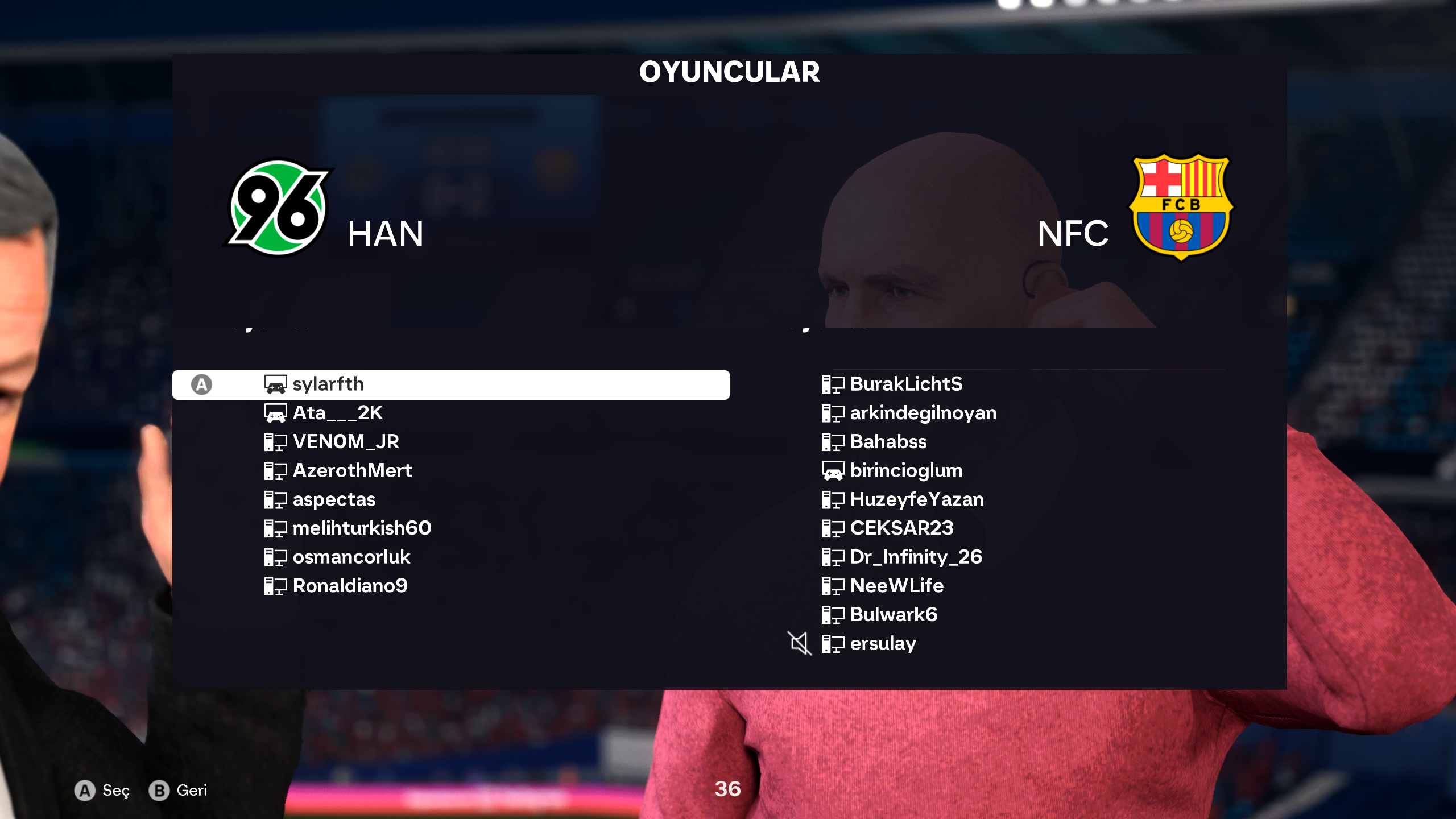Choose the CEKSAR23 player row
Image resolution: width=1456 pixels, height=819 pixels.
click(x=901, y=528)
